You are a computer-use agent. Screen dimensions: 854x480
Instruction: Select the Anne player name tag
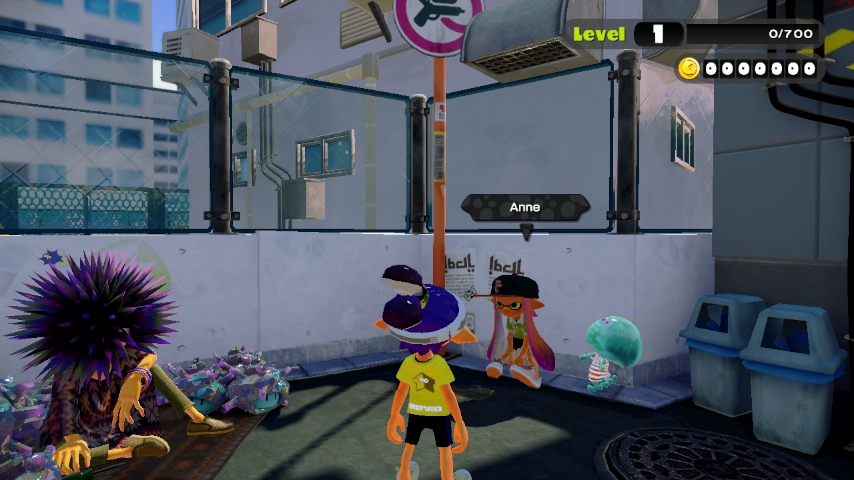tap(525, 208)
